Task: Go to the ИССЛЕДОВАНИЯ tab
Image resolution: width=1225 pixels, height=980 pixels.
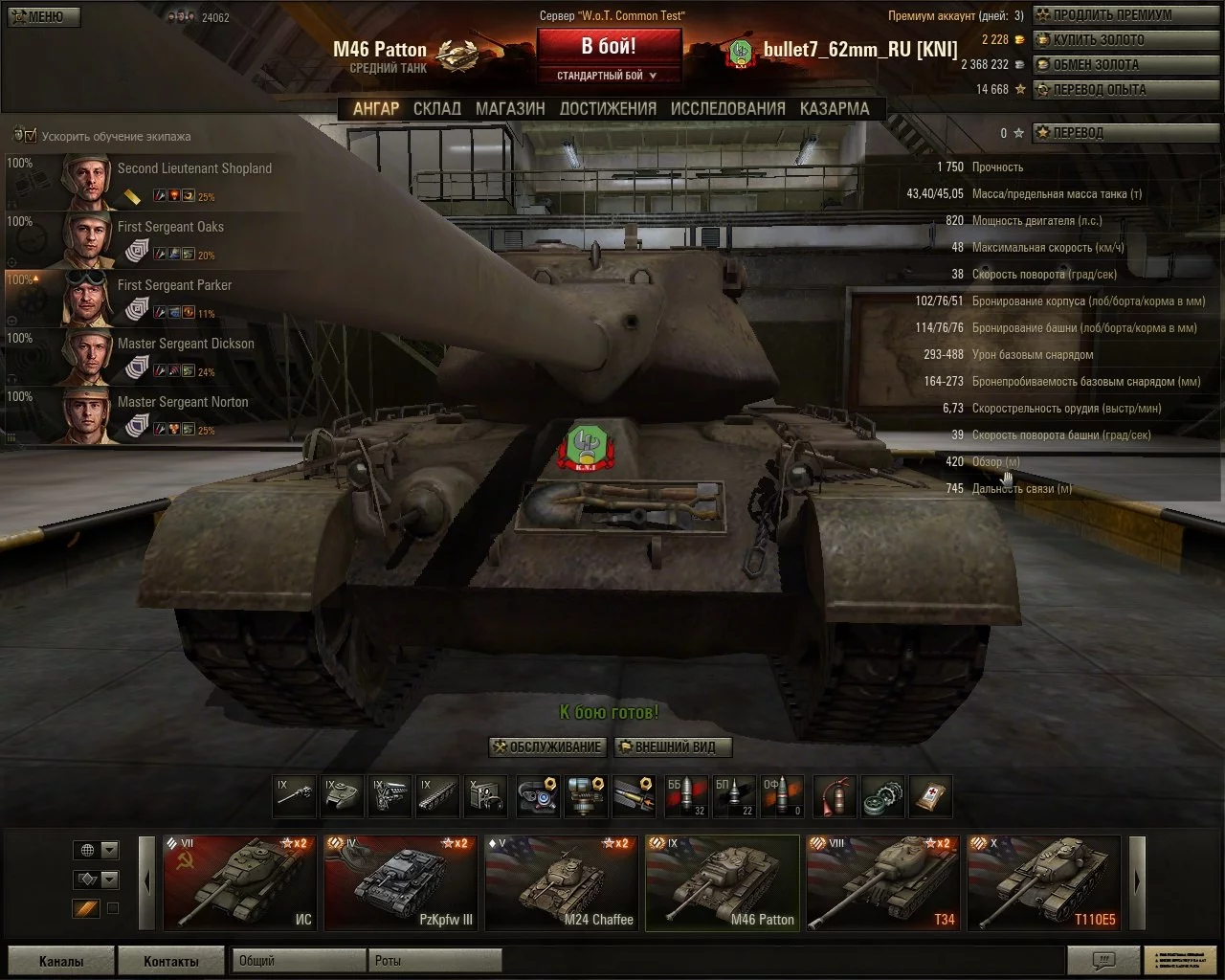Action: pos(727,109)
